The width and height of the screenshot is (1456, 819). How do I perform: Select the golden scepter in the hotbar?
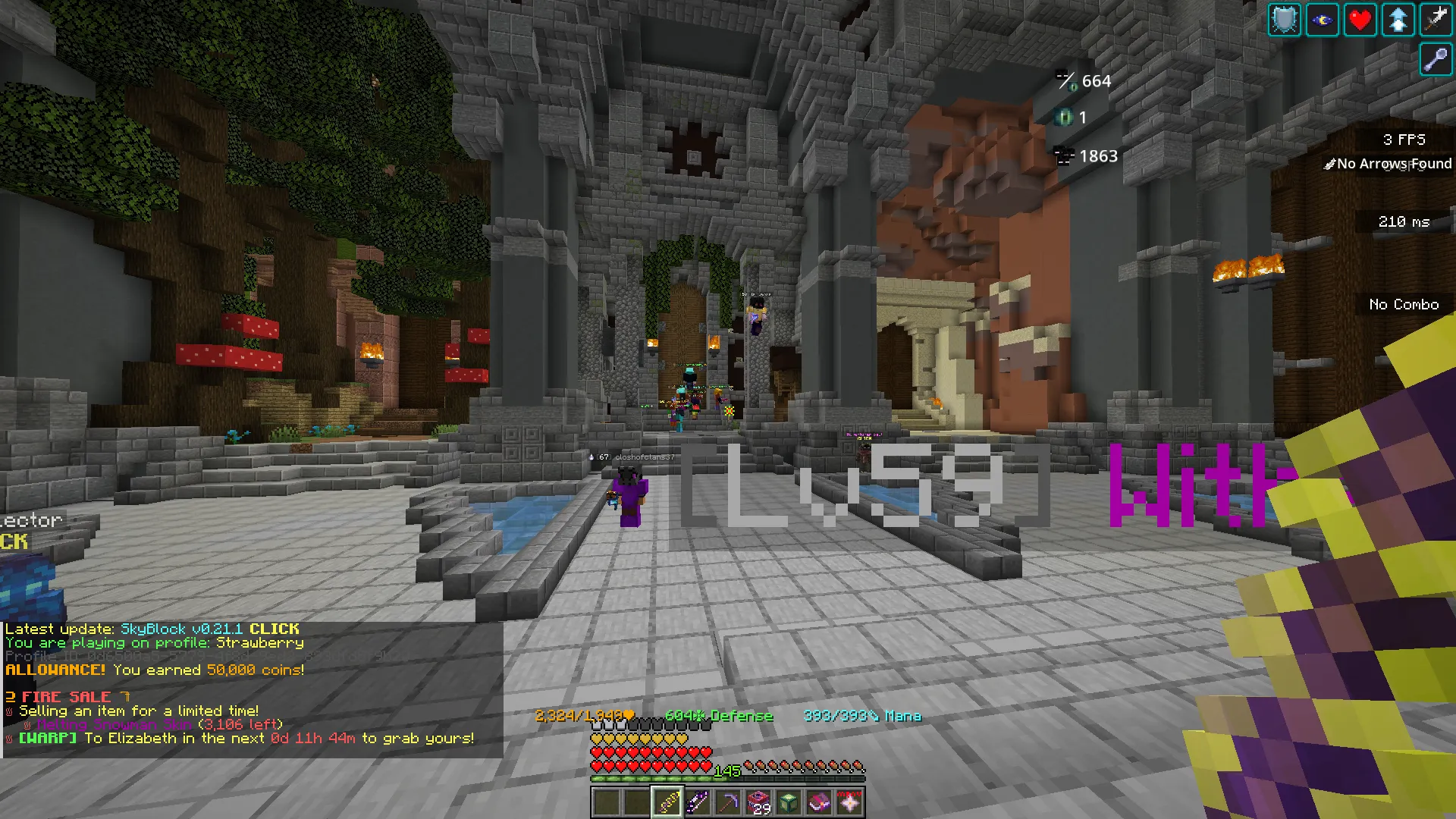point(667,802)
